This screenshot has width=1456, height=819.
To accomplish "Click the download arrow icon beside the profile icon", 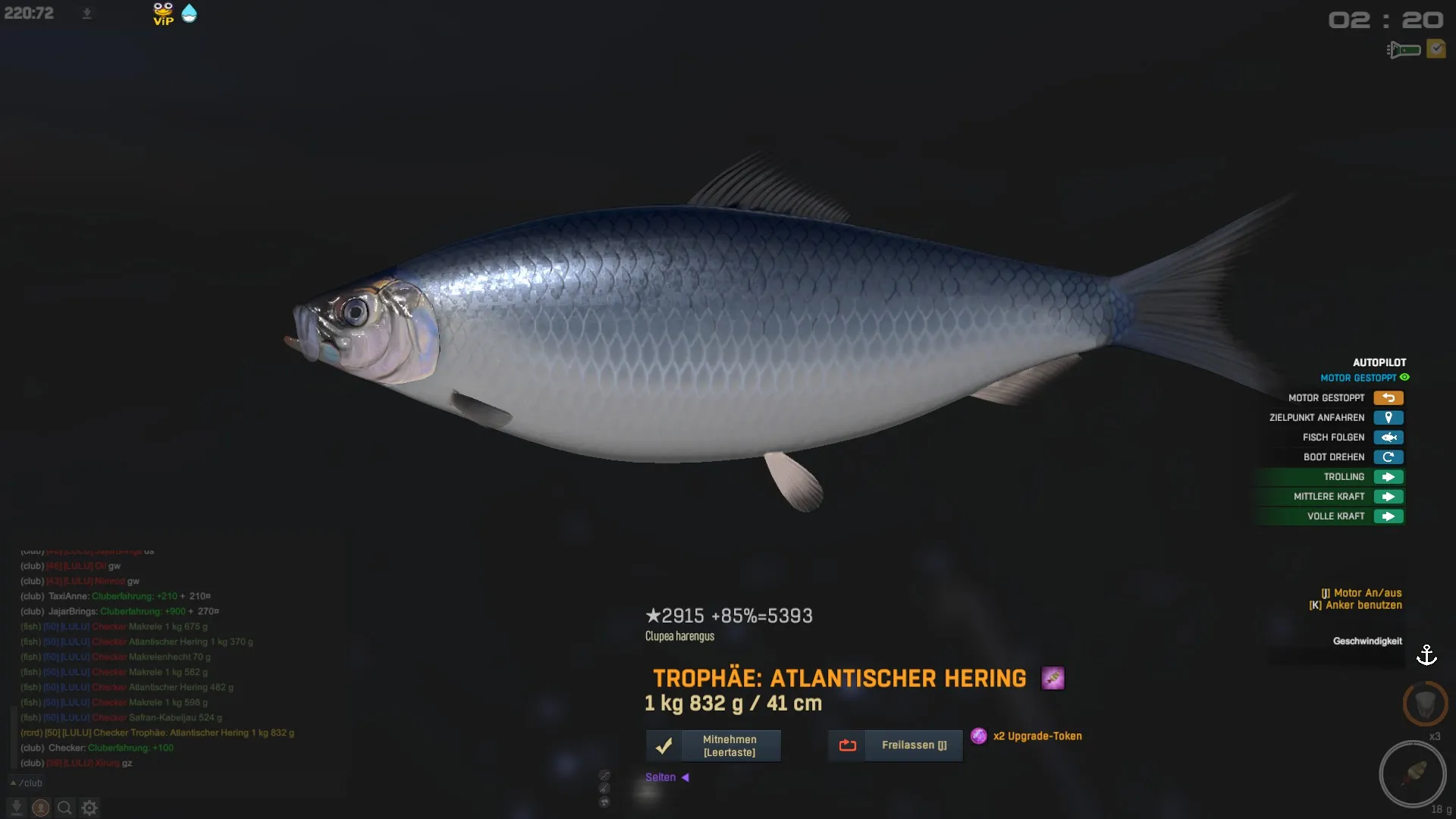I will pos(17,808).
